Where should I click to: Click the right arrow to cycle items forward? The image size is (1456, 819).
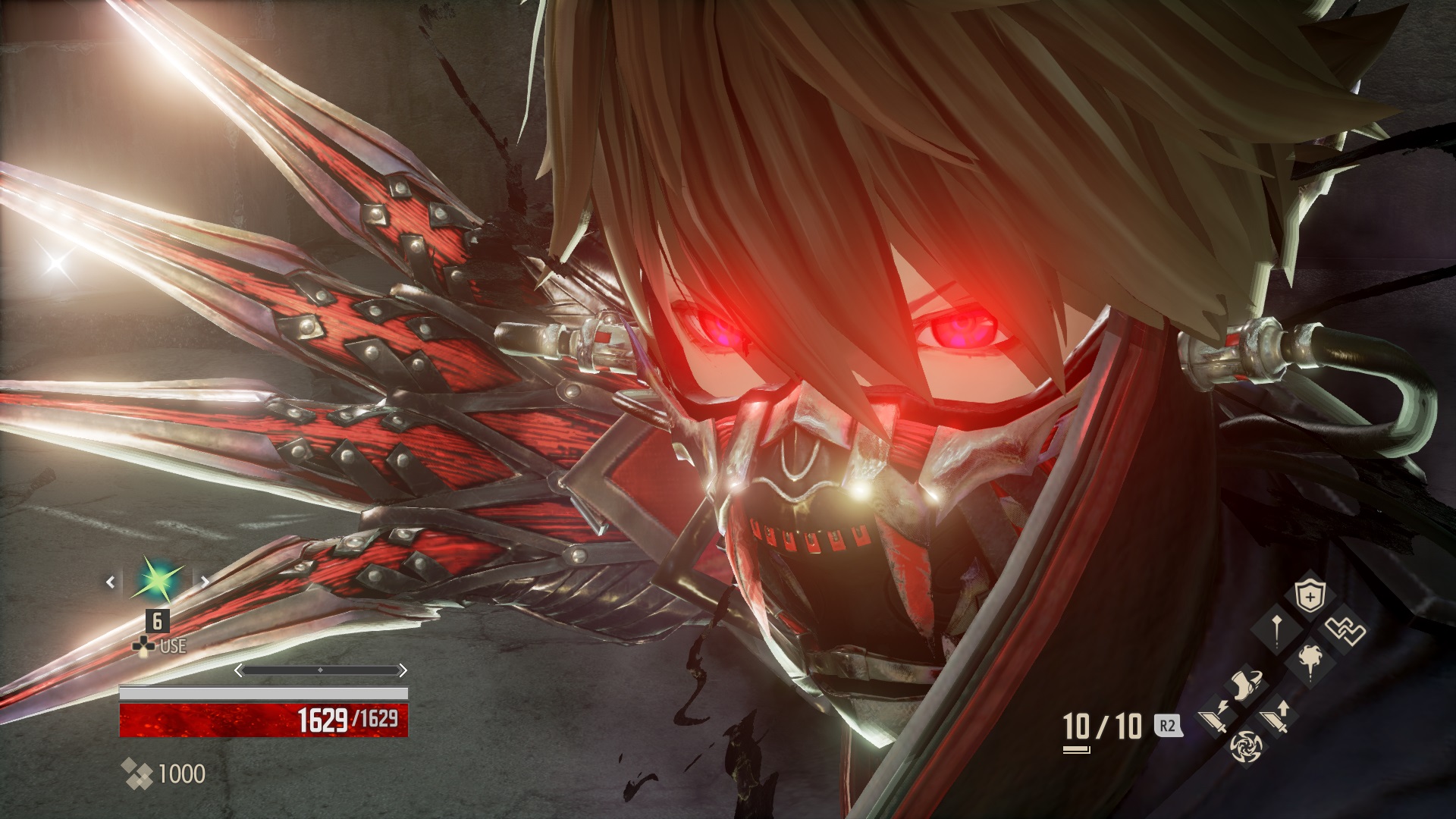206,580
